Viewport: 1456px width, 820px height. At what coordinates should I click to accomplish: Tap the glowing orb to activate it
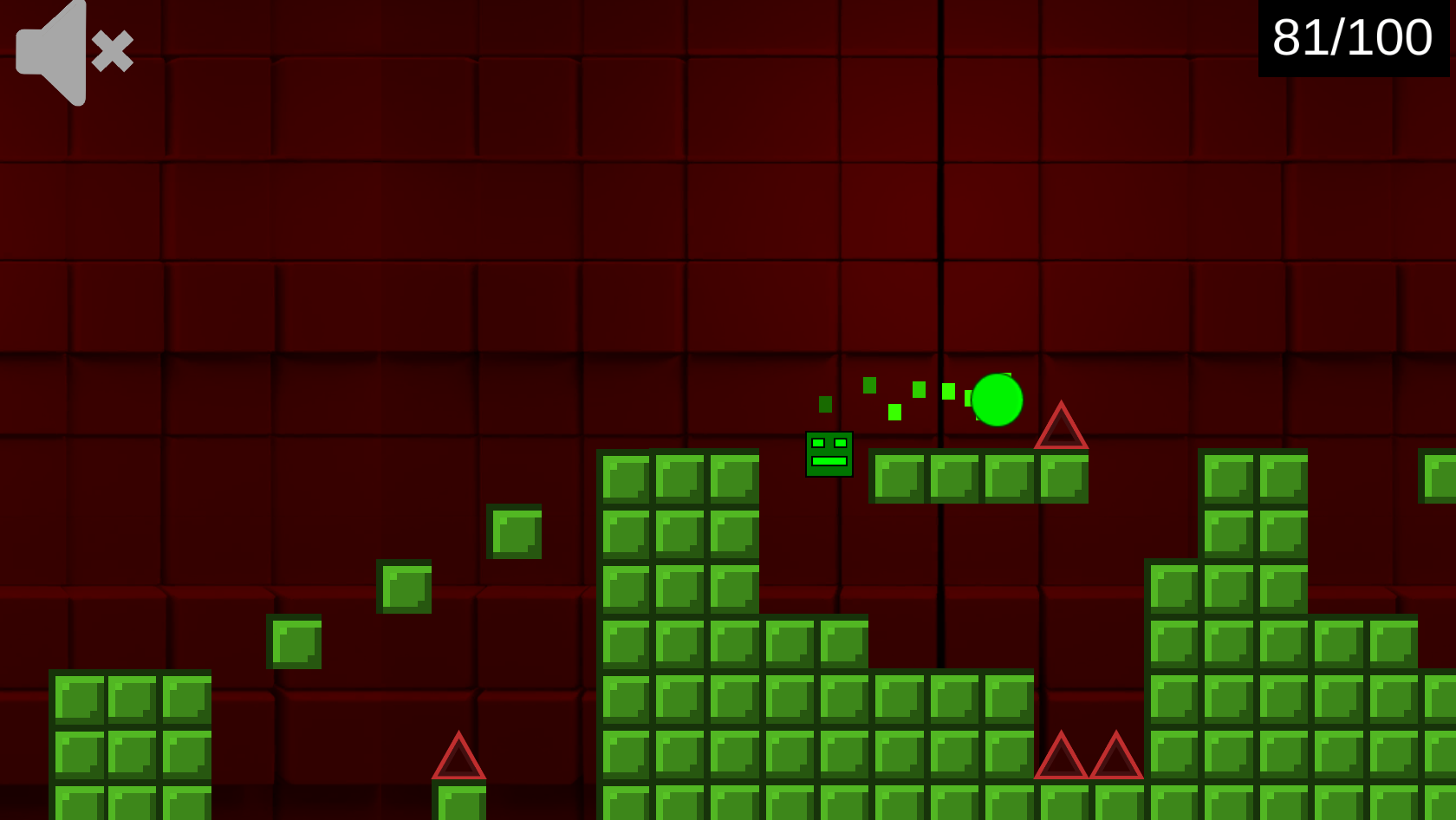[x=998, y=400]
